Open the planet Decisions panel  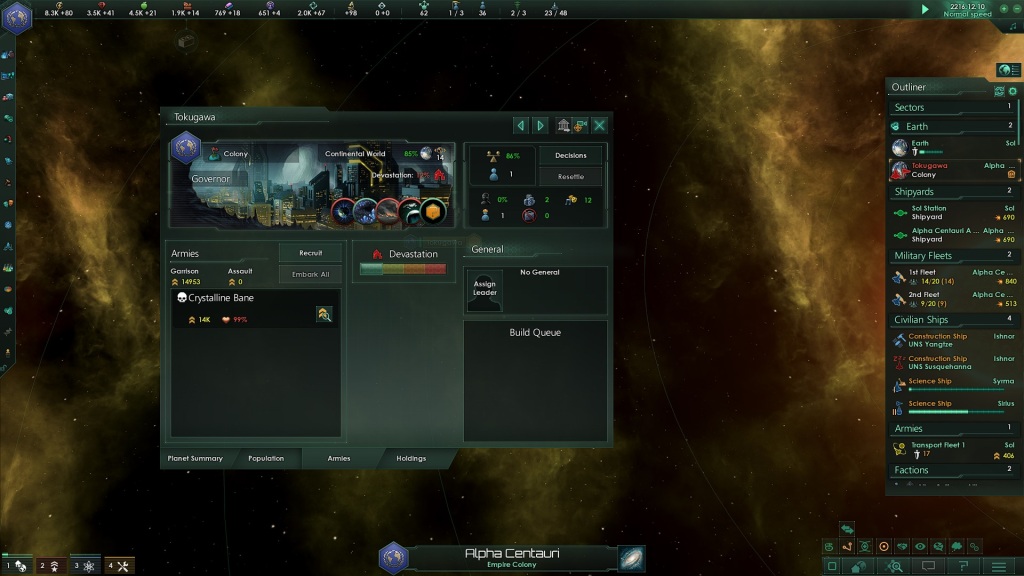pyautogui.click(x=571, y=155)
